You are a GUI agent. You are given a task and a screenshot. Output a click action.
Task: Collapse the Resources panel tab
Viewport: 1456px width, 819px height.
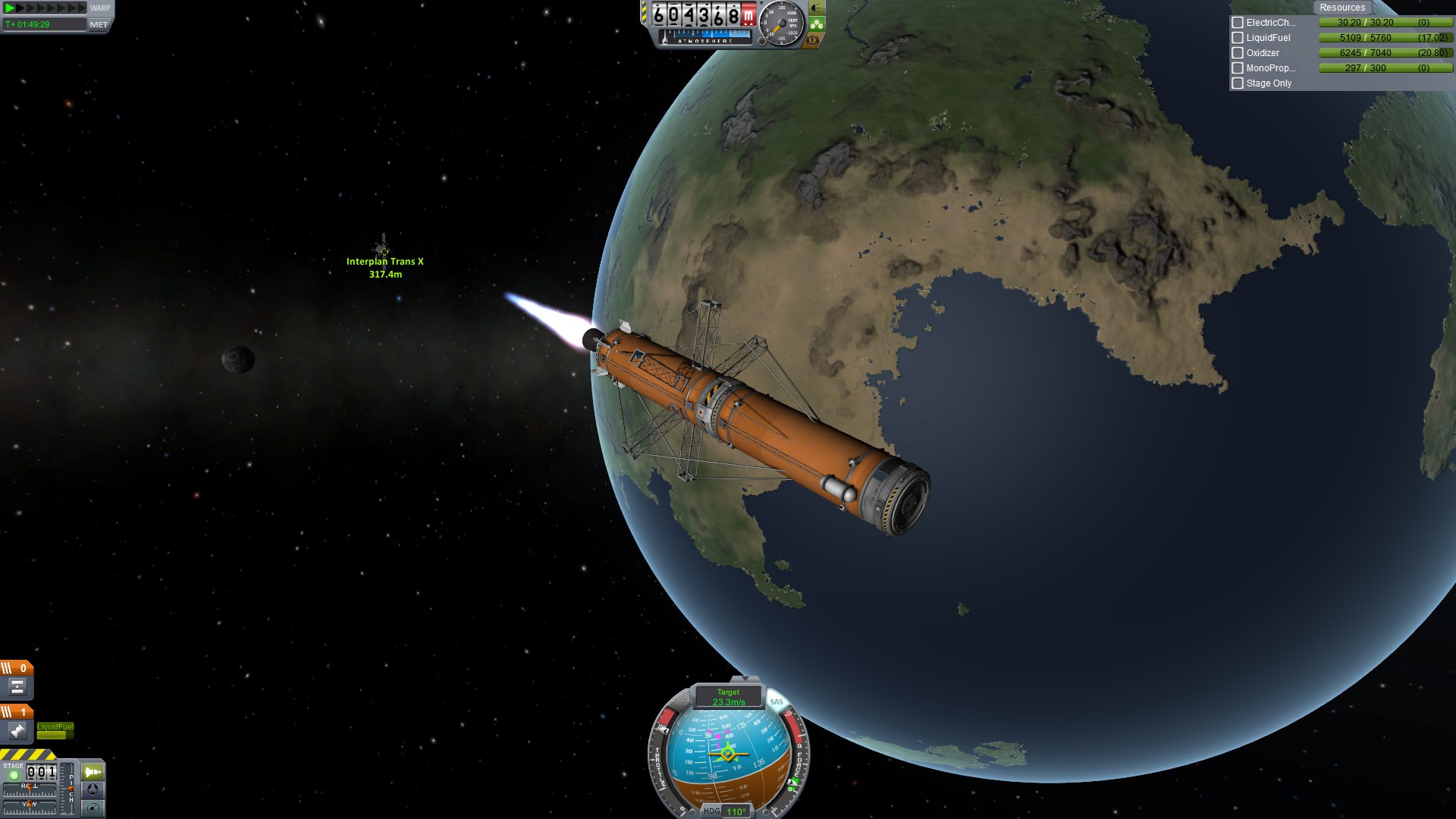coord(1341,8)
